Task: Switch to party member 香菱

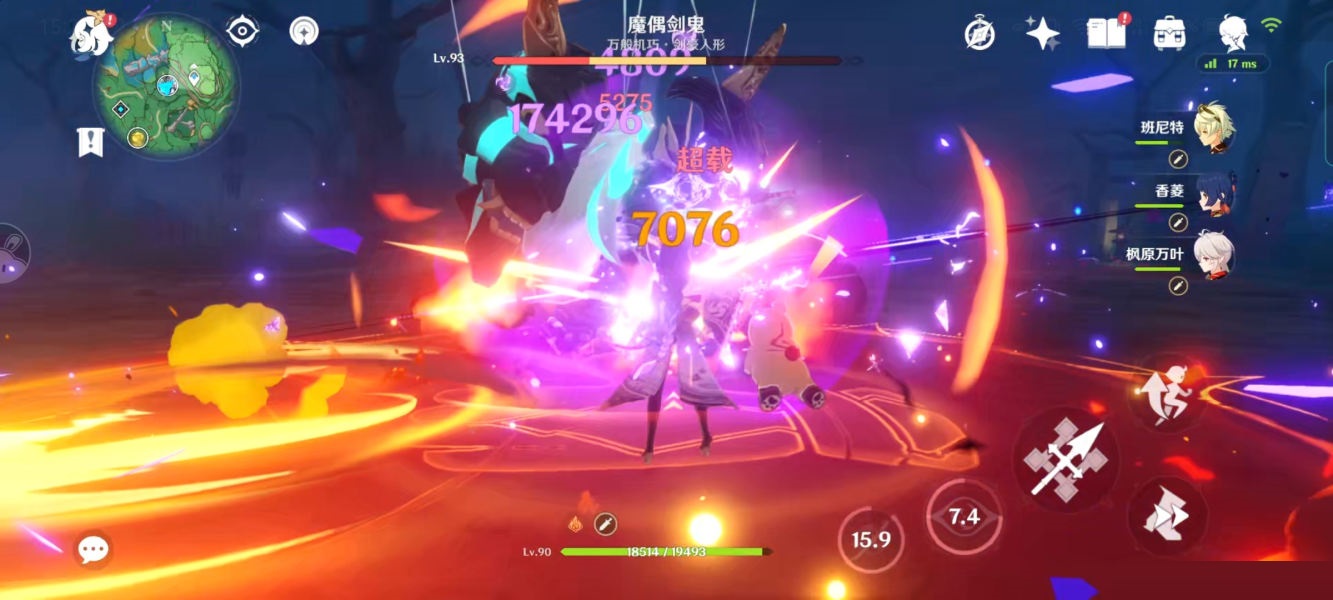Action: (x=1213, y=192)
